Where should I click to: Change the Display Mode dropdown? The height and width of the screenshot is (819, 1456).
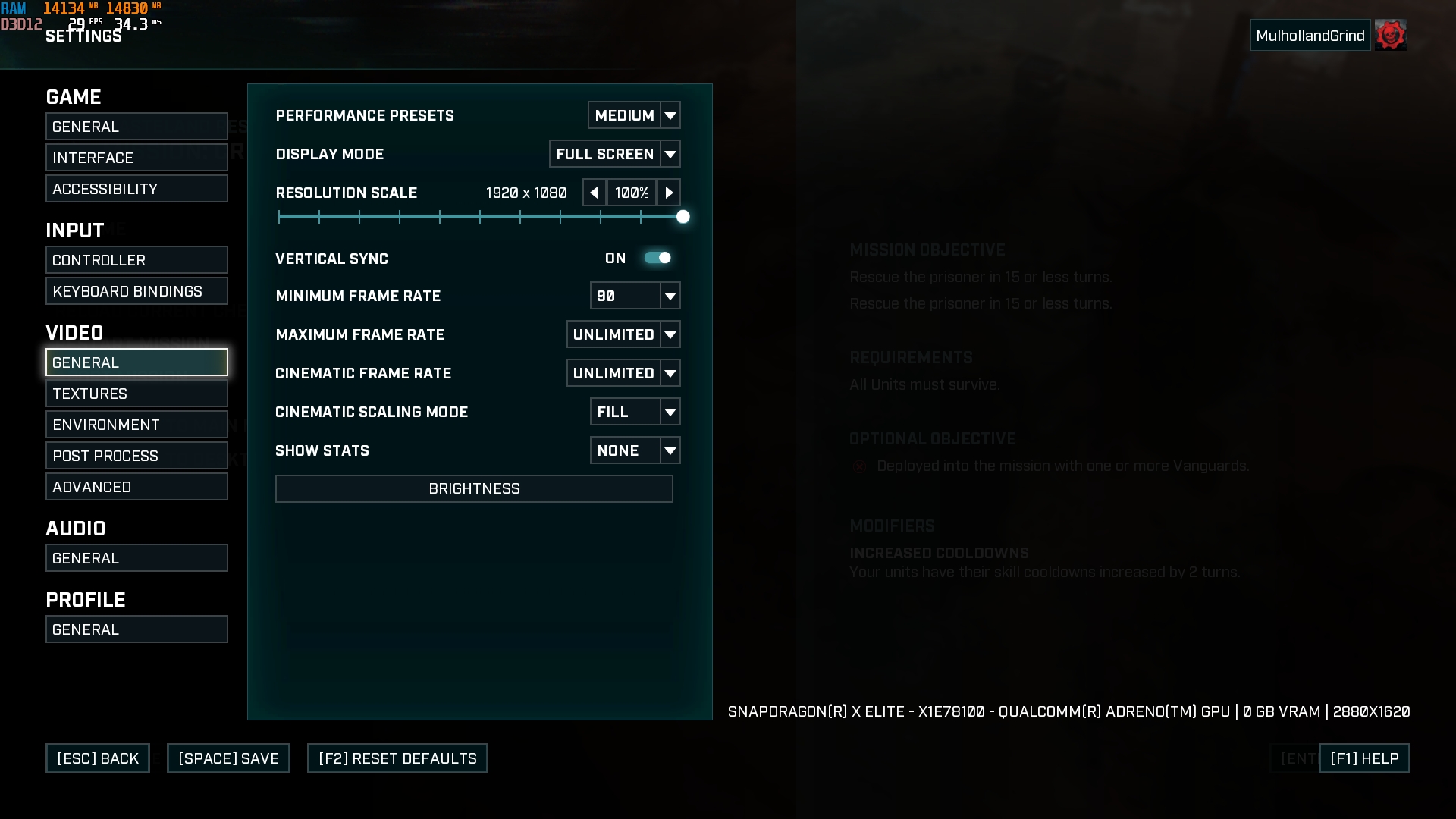(x=614, y=154)
